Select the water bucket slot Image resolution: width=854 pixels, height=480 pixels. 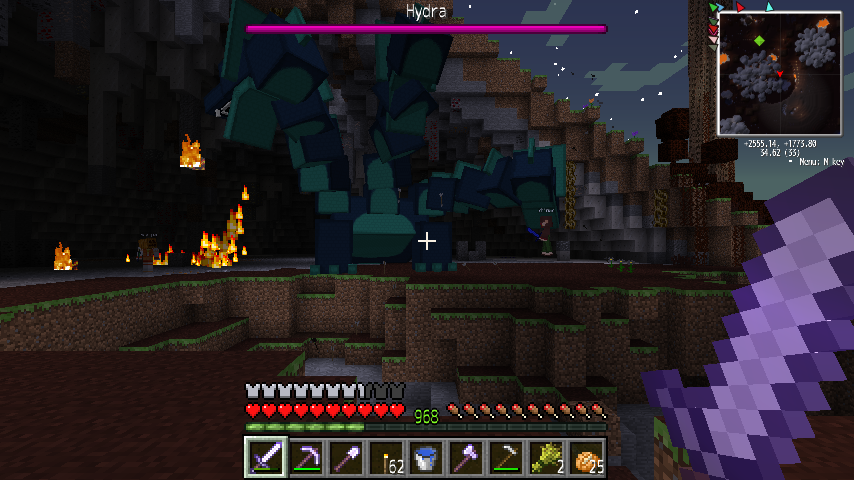click(x=426, y=458)
